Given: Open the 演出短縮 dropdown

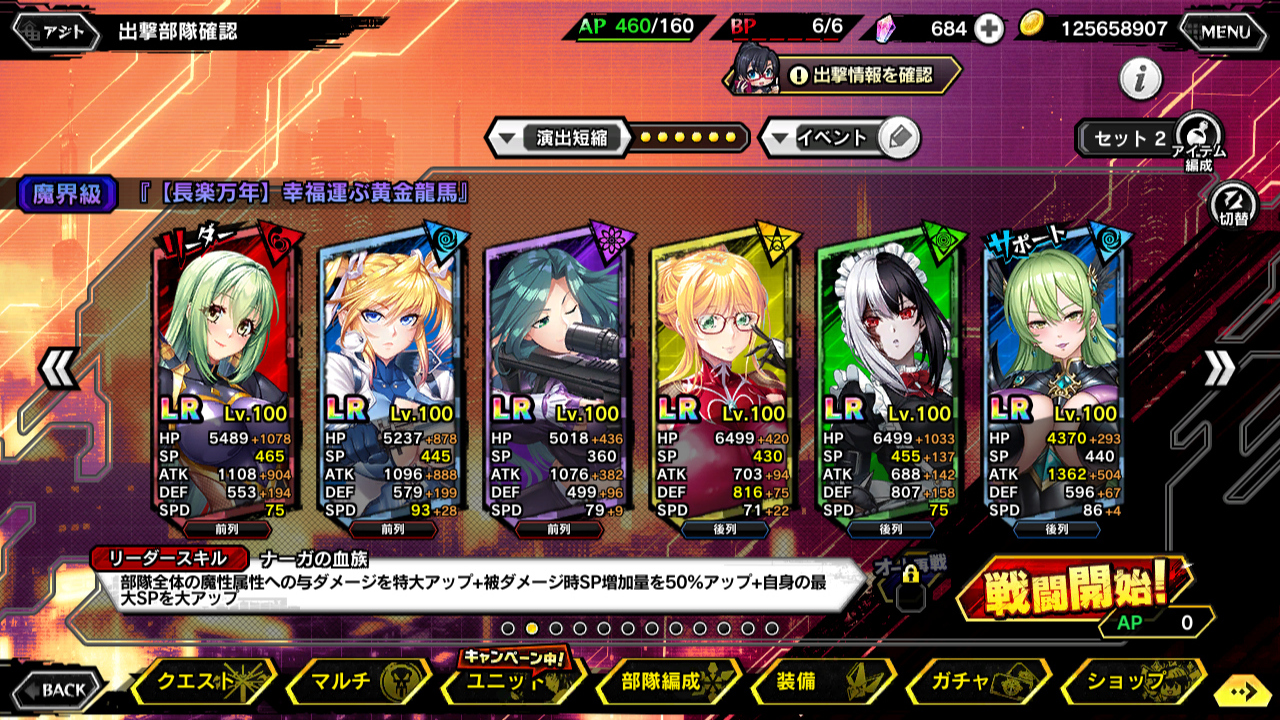Looking at the screenshot, I should (555, 138).
